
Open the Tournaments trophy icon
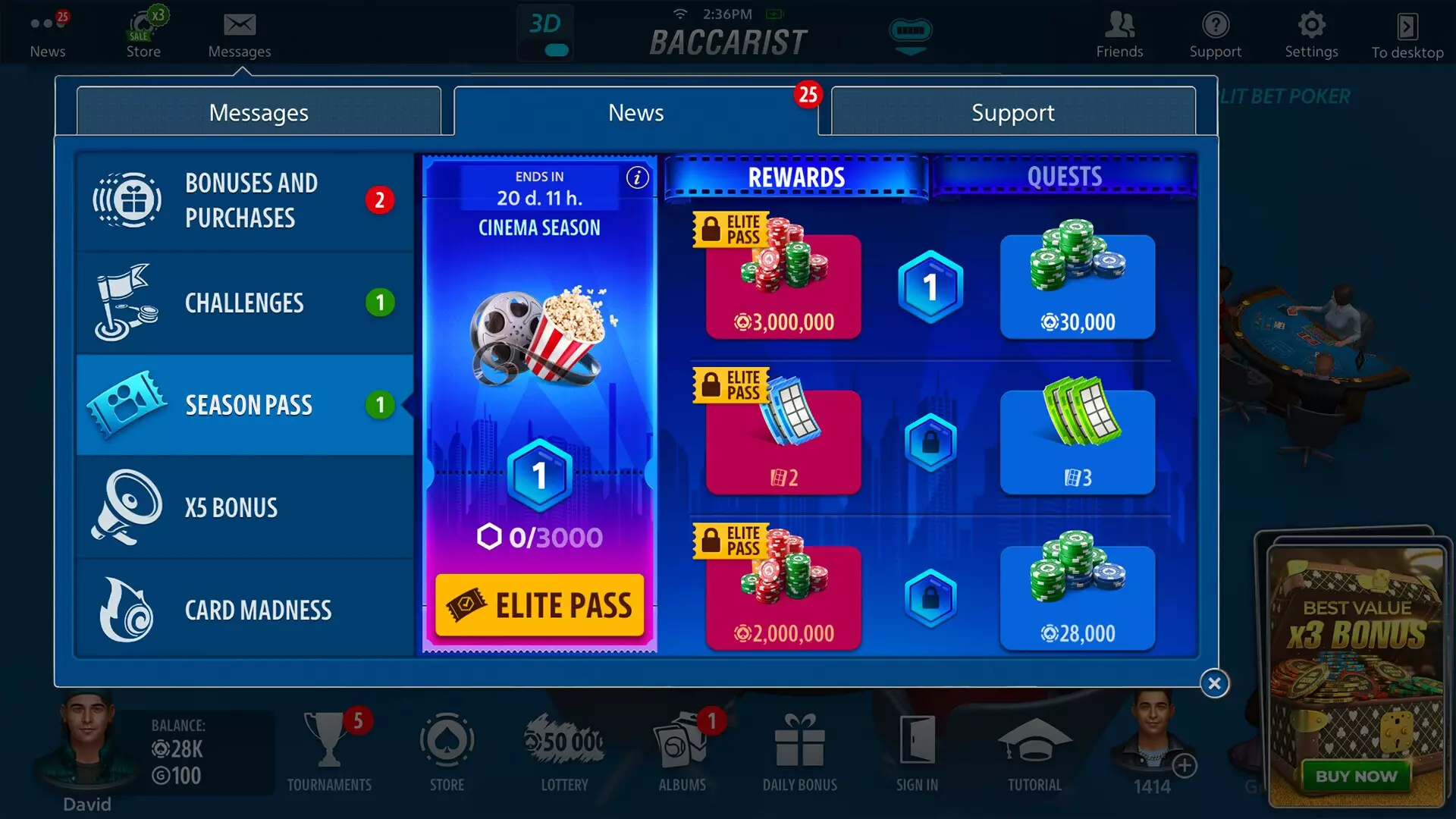pos(330,739)
